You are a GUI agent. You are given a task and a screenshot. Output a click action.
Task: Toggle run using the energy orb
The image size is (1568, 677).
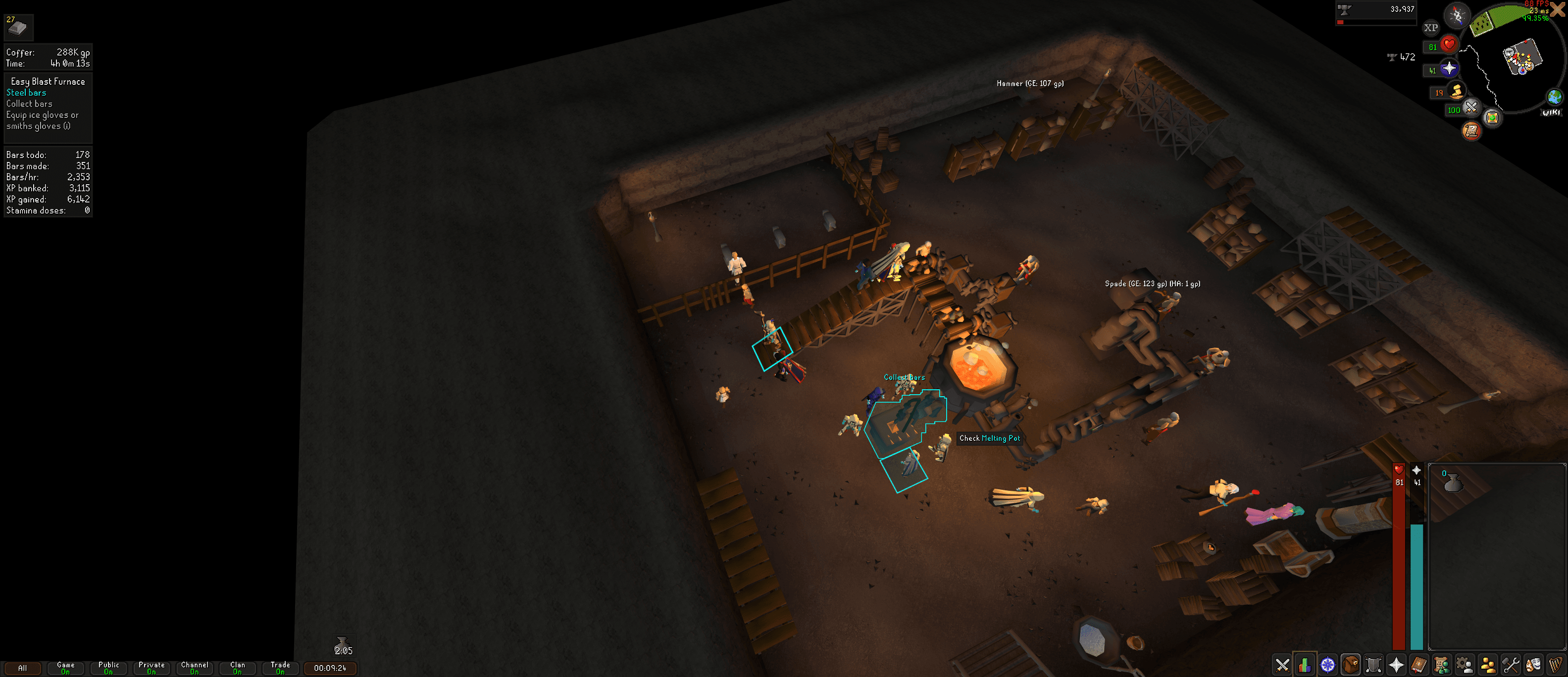tap(1456, 91)
